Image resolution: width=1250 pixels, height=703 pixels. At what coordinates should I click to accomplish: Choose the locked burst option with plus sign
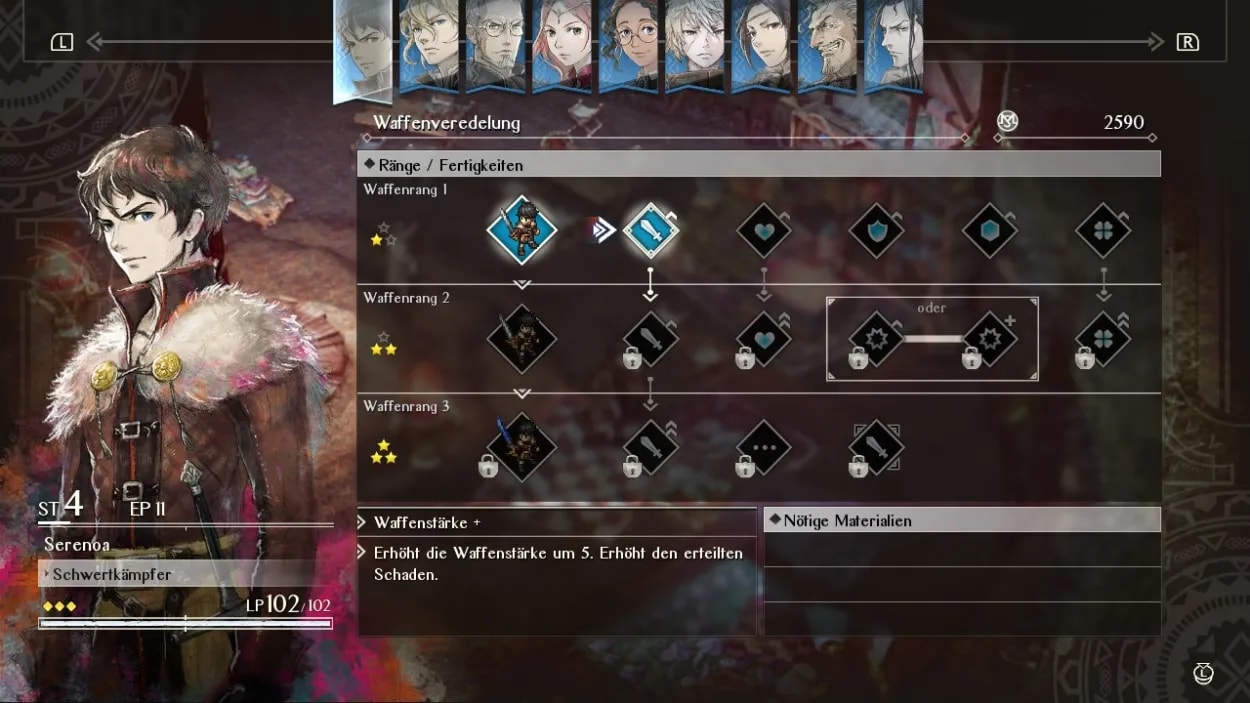[990, 339]
